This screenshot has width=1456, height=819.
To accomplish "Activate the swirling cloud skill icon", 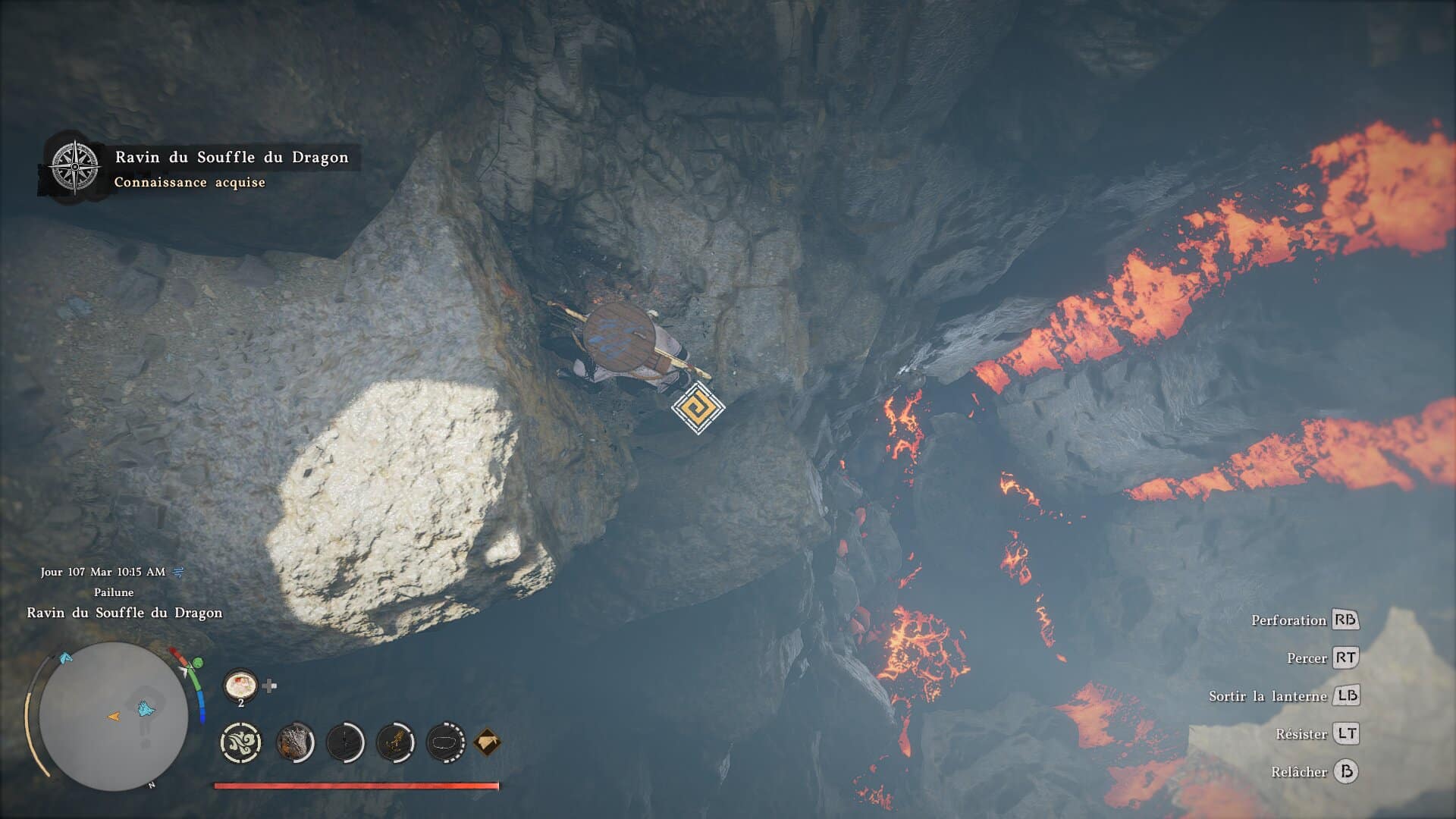I will [x=240, y=742].
